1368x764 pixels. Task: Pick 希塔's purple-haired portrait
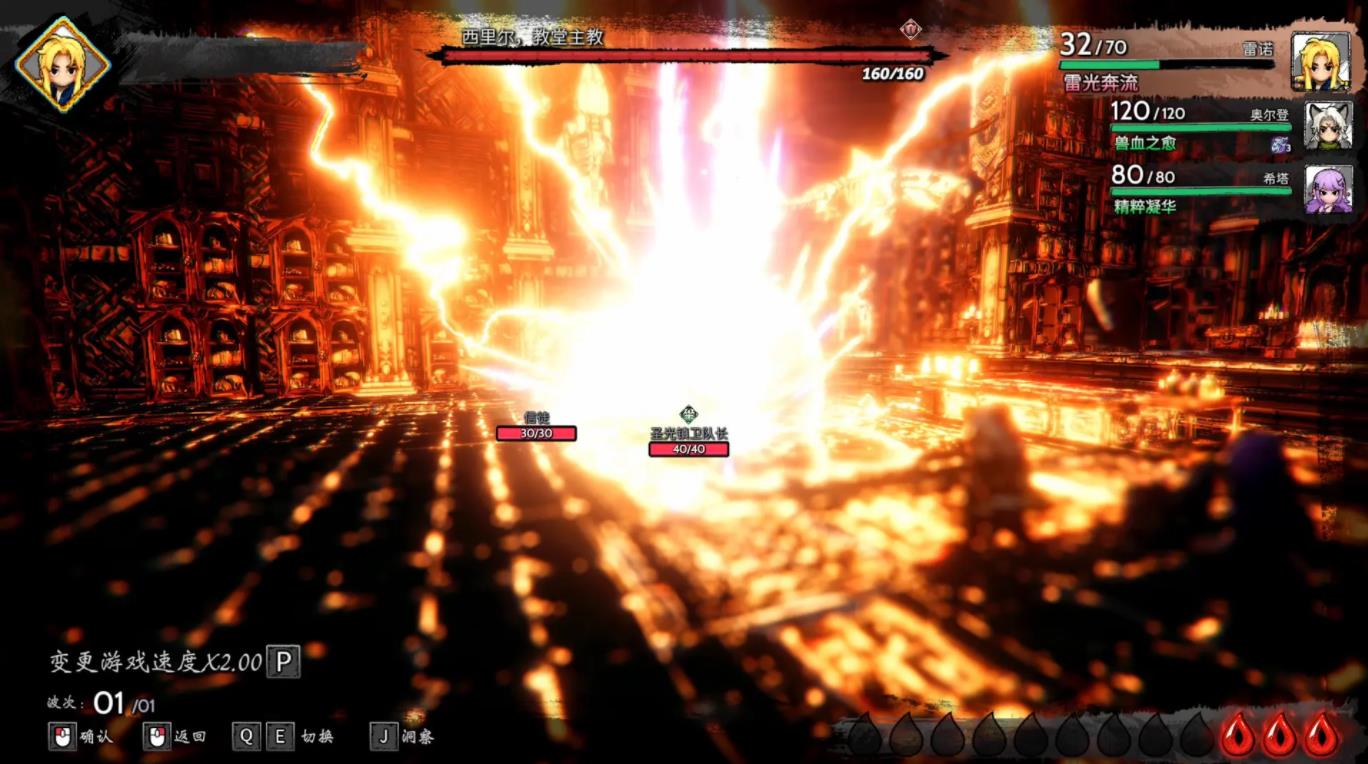[x=1328, y=189]
